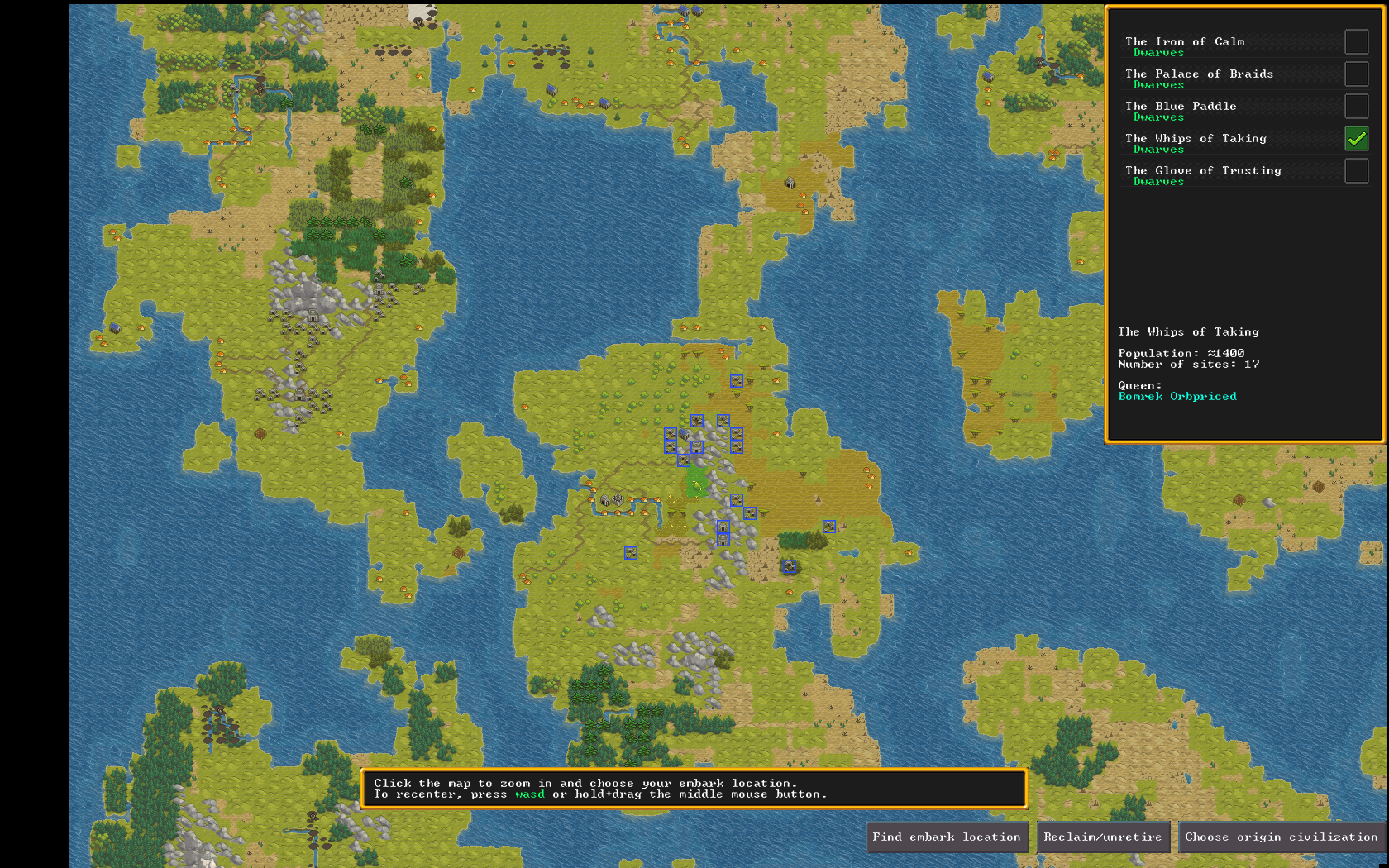The height and width of the screenshot is (868, 1389).
Task: Click the Reclaim/unretire button
Action: [1103, 837]
